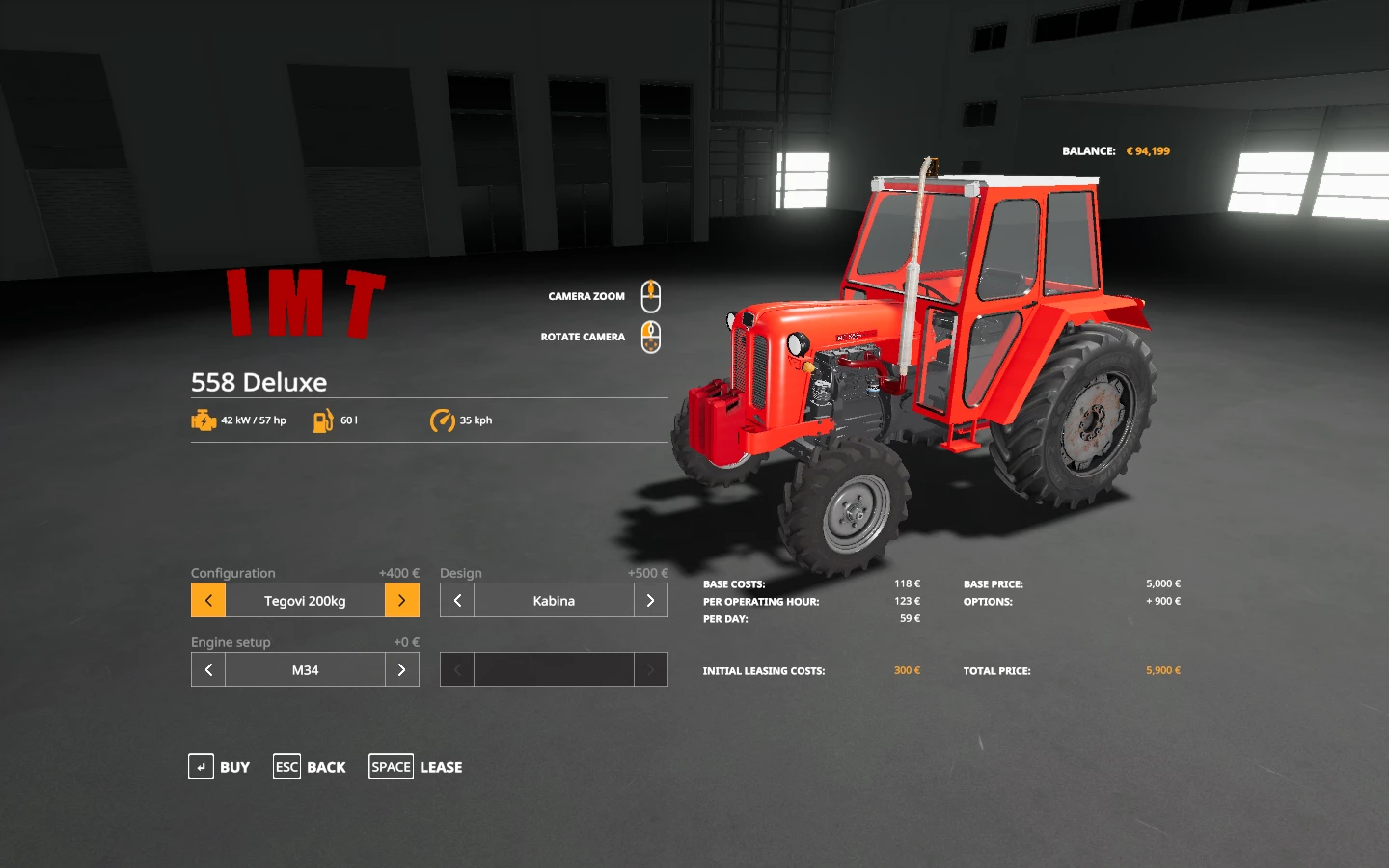Viewport: 1389px width, 868px height.
Task: Click the speedometer icon beside 35 kph
Action: (443, 420)
